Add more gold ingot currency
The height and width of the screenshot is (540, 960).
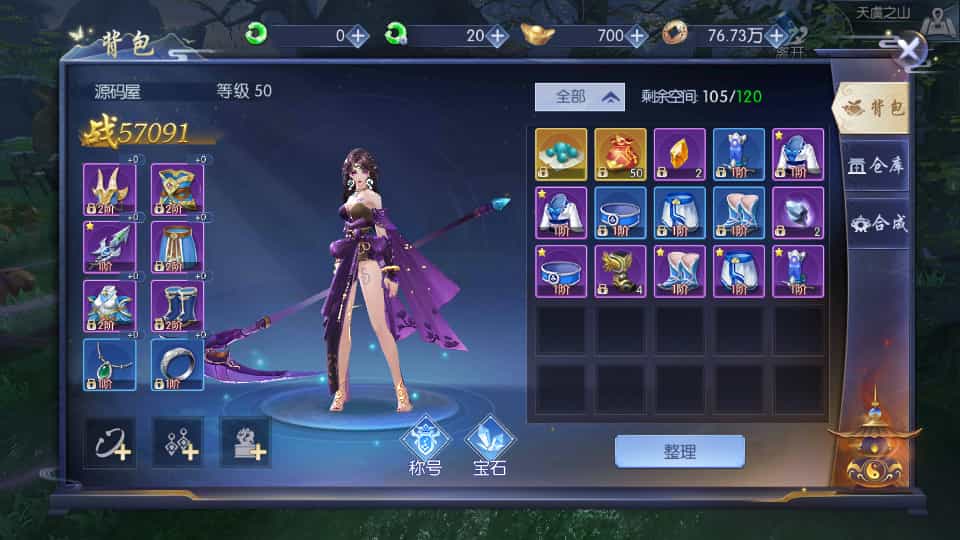(x=636, y=36)
